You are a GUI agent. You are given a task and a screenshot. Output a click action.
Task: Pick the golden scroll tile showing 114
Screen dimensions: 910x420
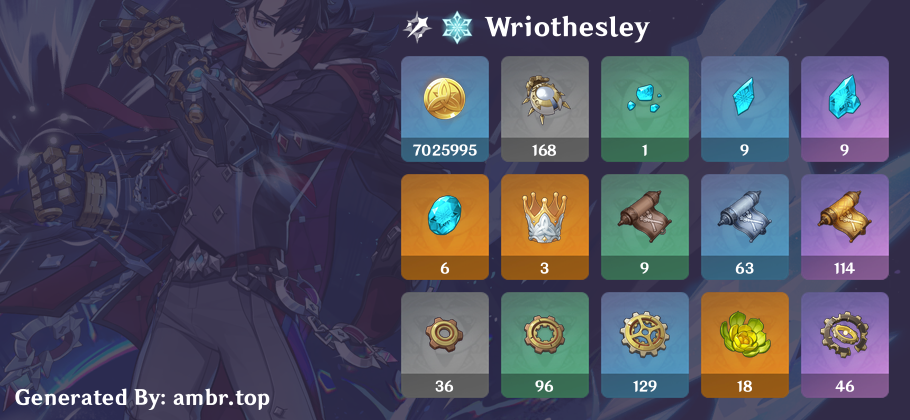tap(844, 226)
